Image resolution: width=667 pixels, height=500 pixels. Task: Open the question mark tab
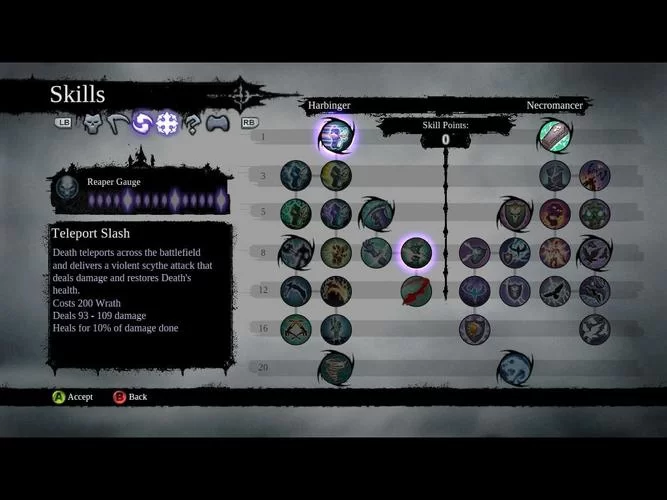[192, 123]
